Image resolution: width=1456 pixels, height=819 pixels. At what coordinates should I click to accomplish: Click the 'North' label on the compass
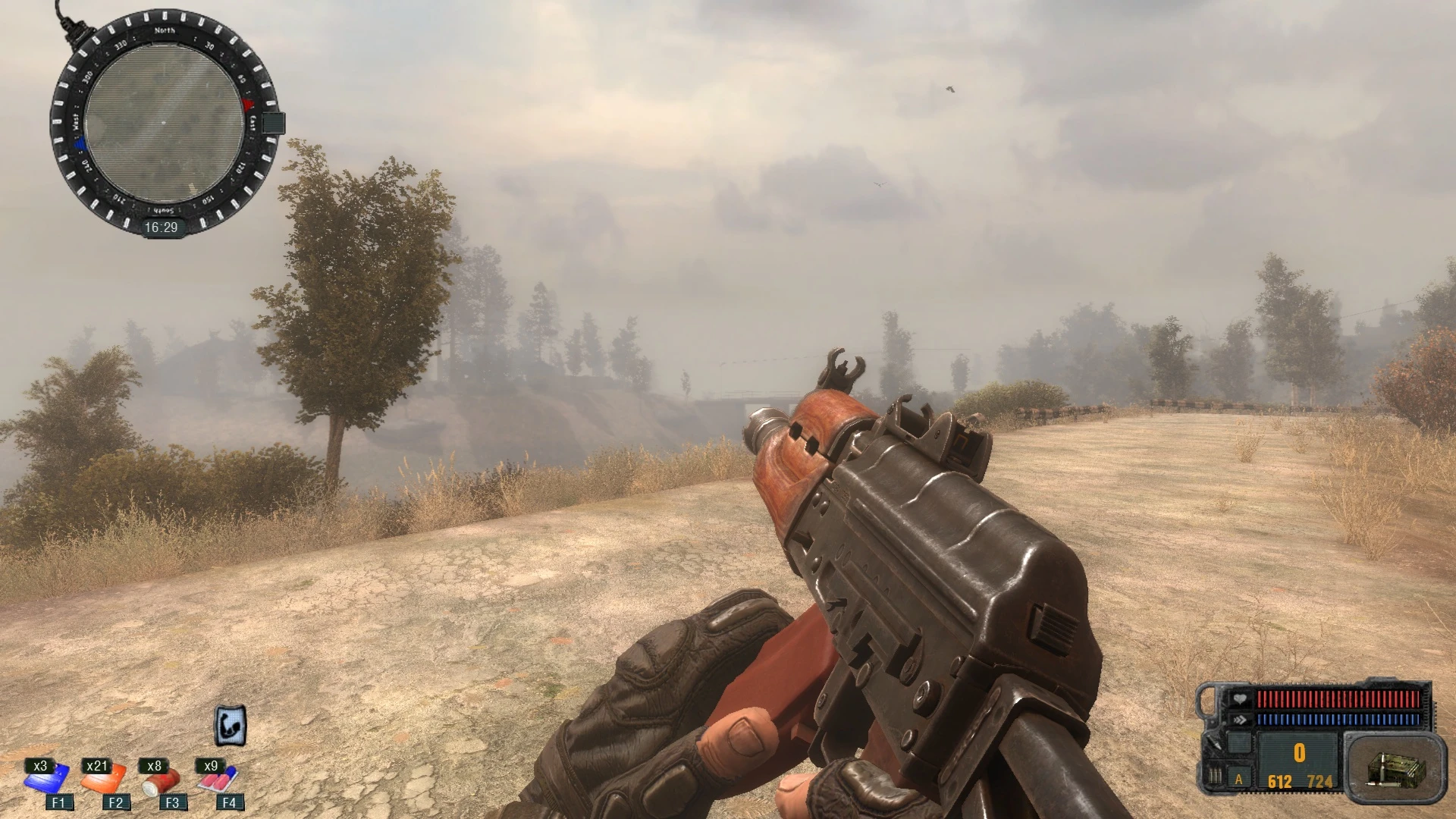pos(165,30)
